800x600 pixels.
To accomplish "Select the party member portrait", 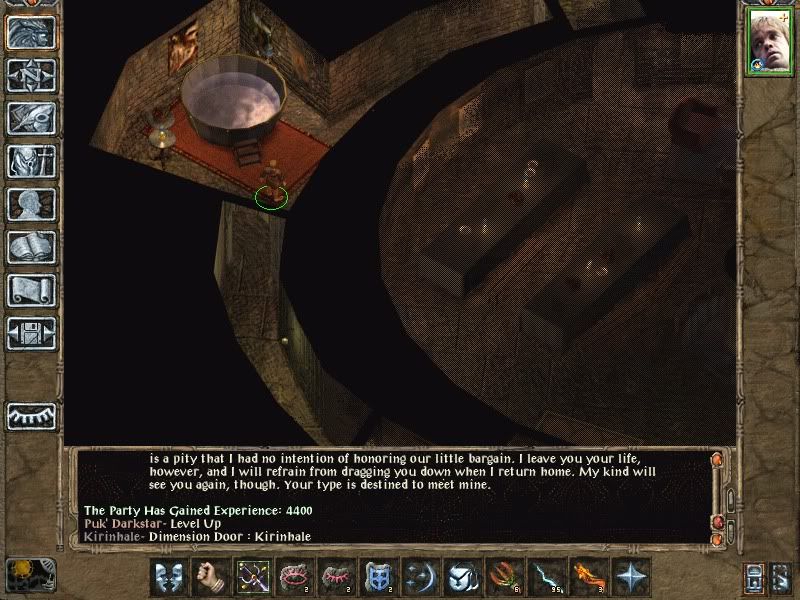I will tap(765, 44).
